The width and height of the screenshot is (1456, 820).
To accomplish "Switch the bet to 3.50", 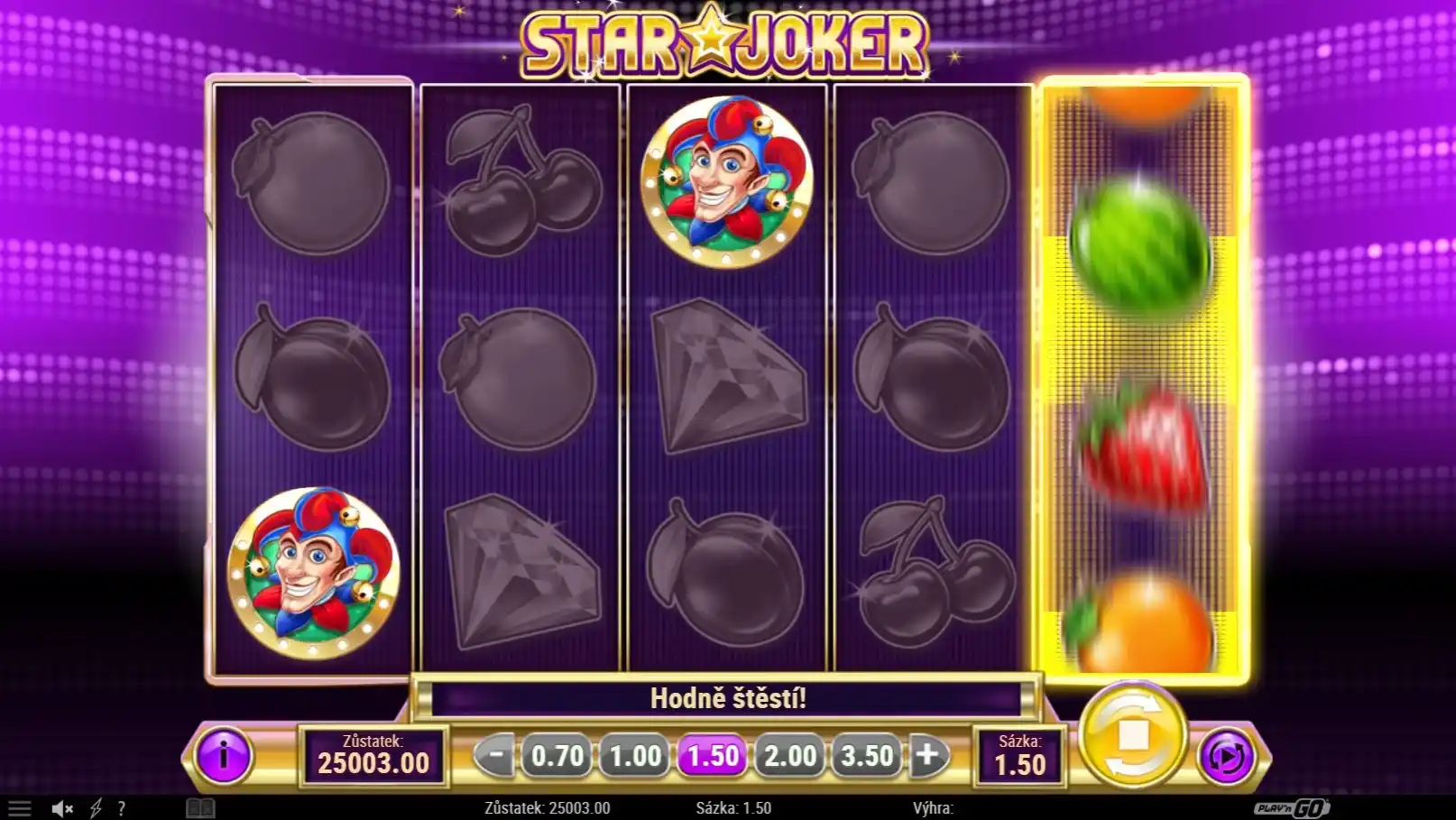I will pos(867,755).
